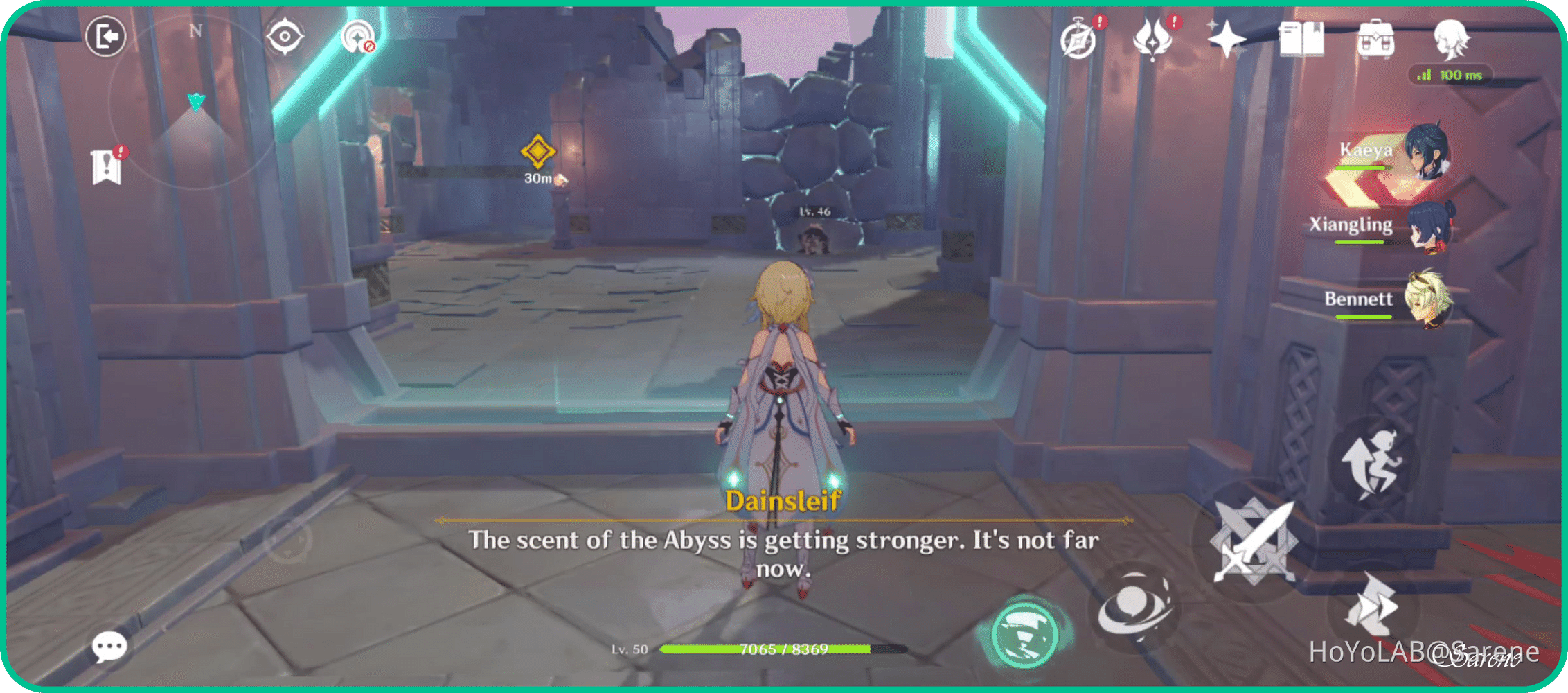Viewport: 1568px width, 693px height.
Task: Leave the domain via top-left exit icon
Action: coord(105,36)
